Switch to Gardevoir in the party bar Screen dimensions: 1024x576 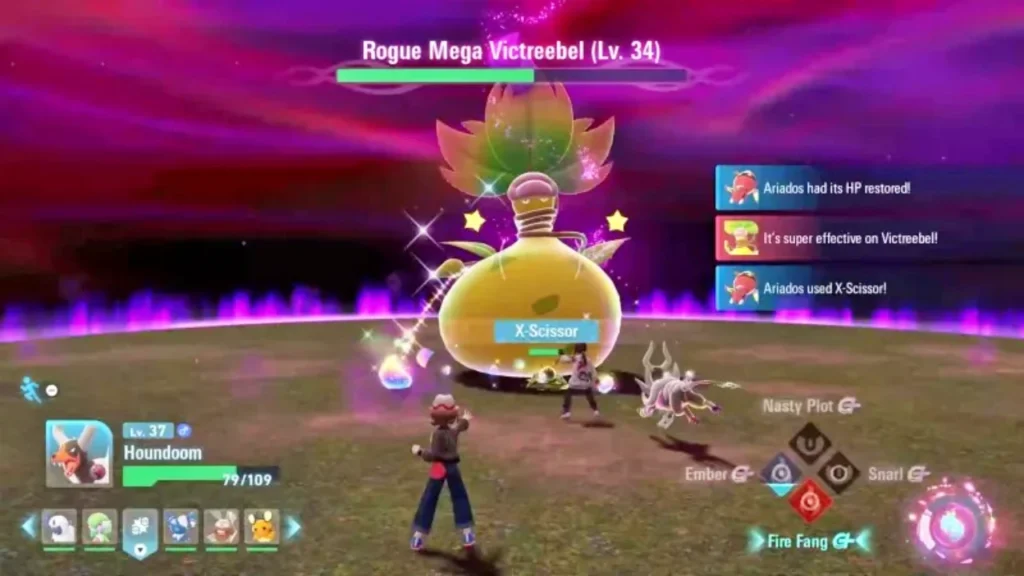click(100, 527)
